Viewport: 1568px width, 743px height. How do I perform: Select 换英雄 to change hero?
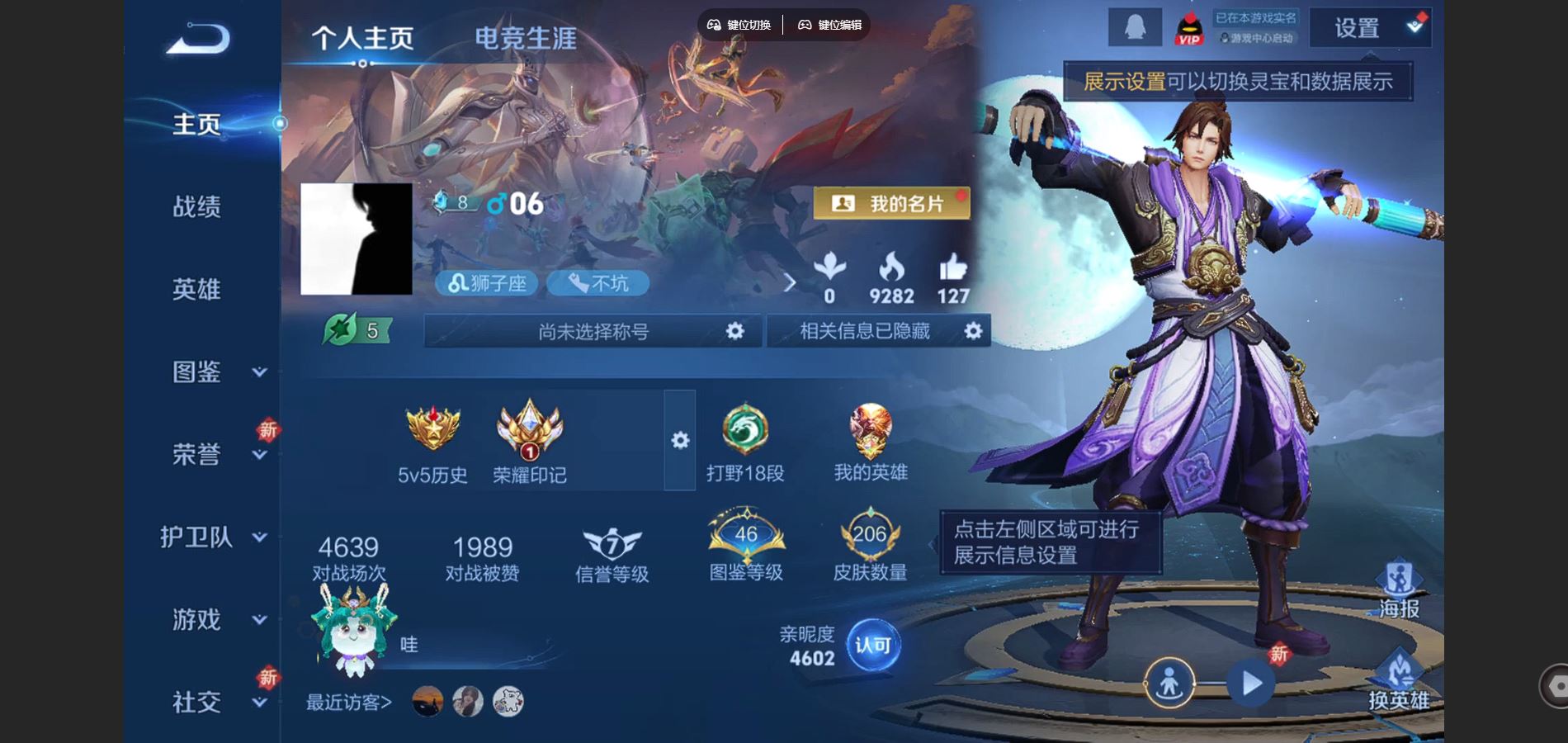(1399, 680)
